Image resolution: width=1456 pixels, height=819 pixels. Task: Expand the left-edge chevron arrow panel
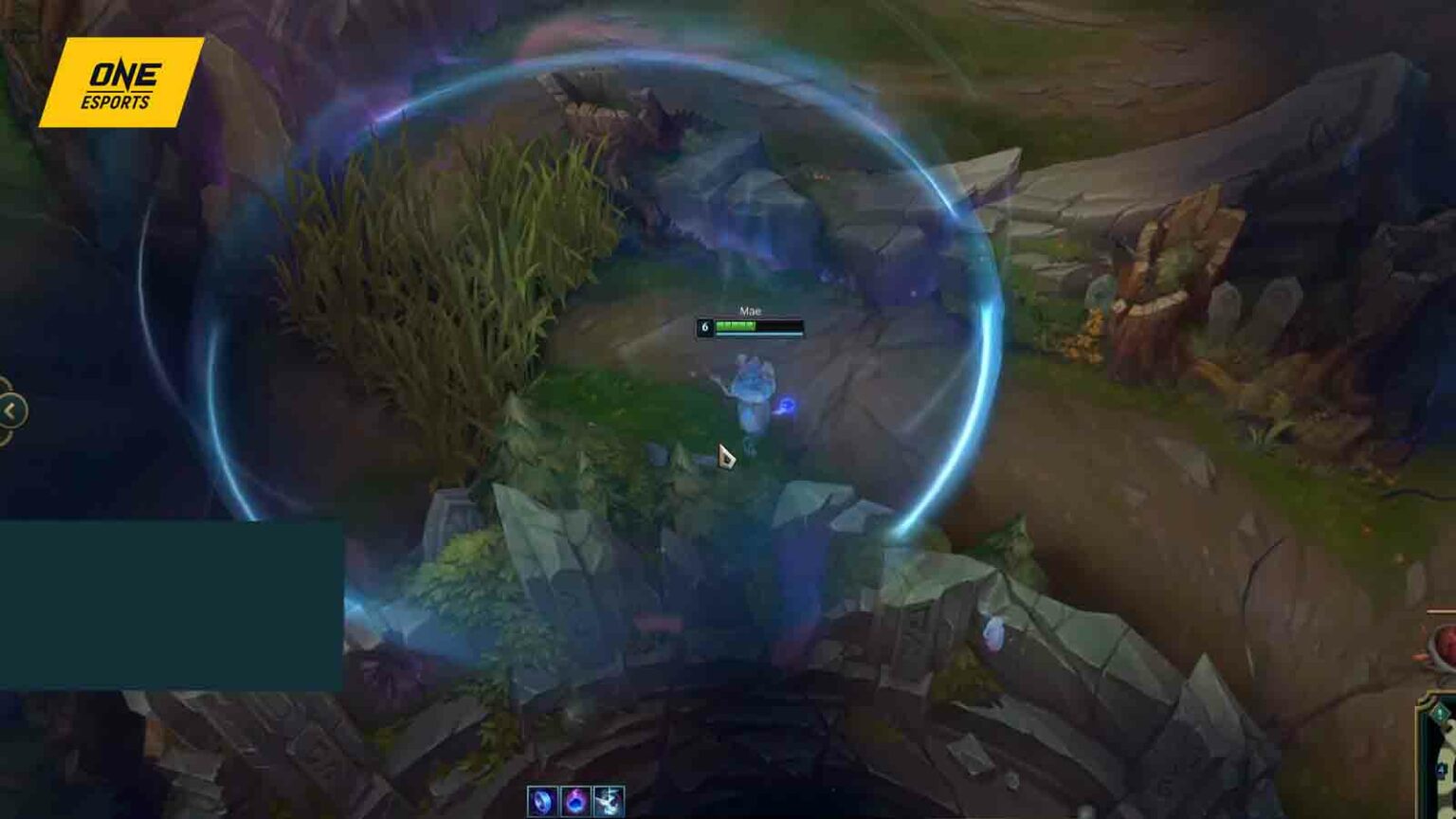pos(9,409)
